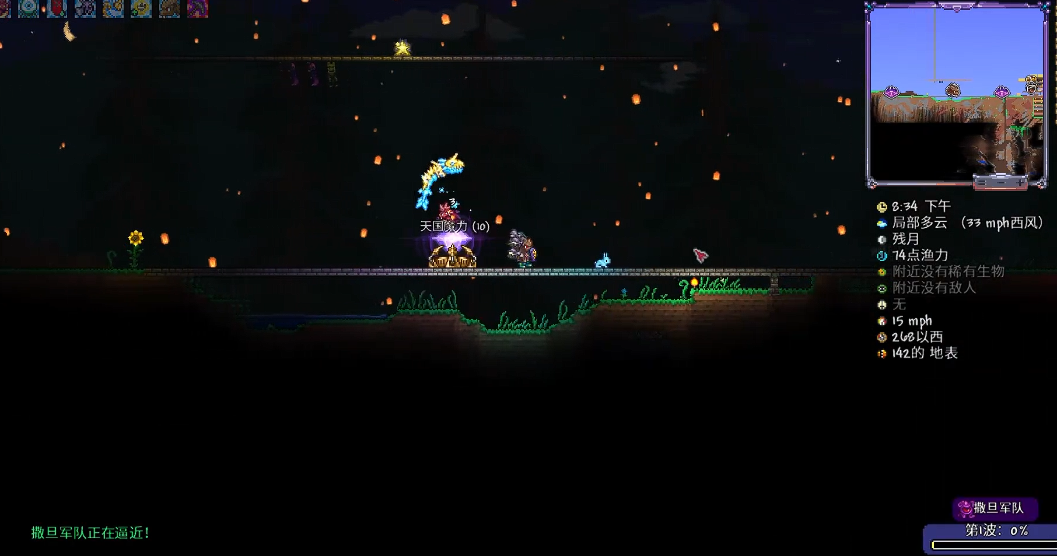Click the minimap button left of minus
The width and height of the screenshot is (1057, 556).
[x=981, y=183]
